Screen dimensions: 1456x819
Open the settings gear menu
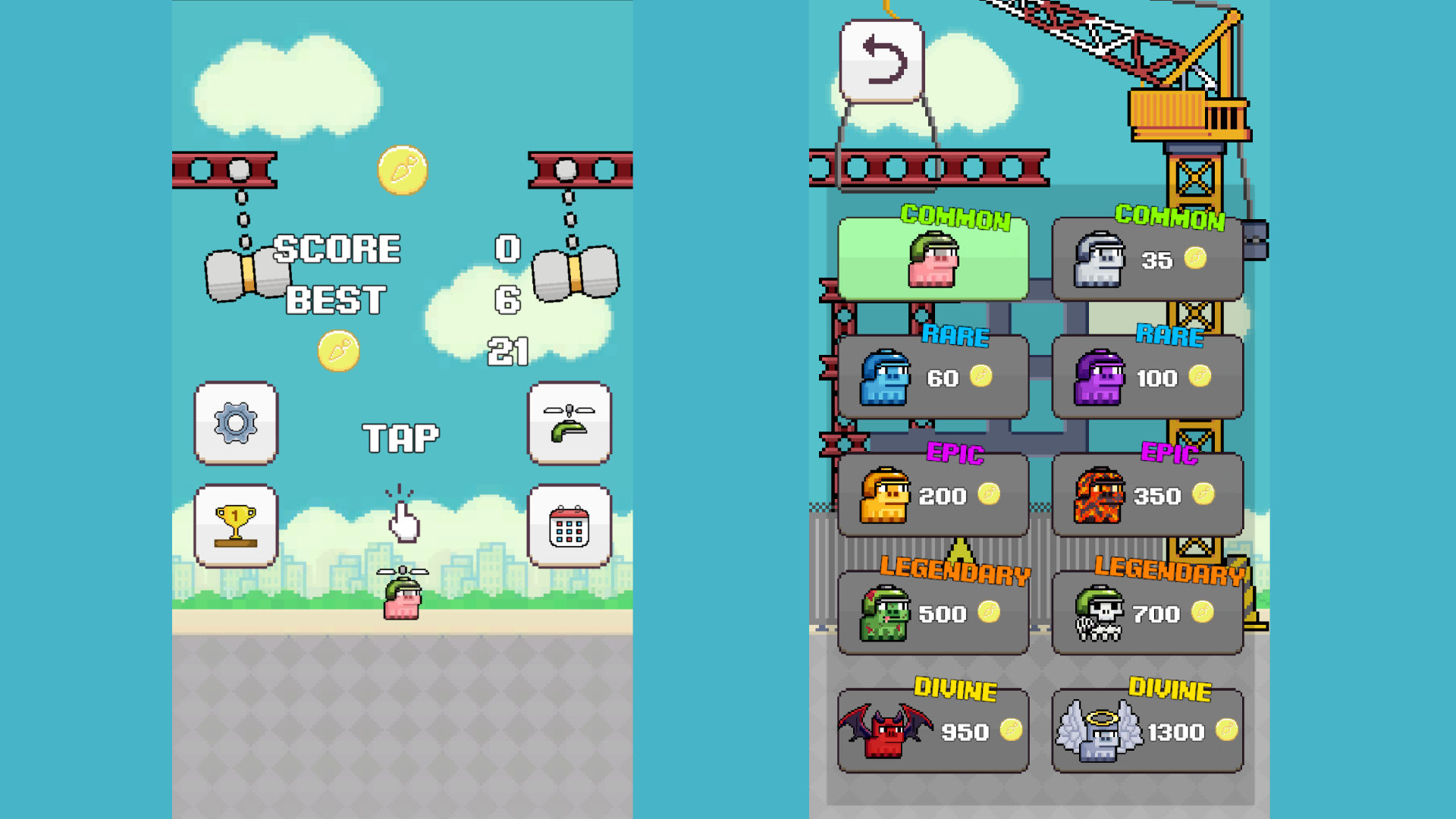[x=235, y=425]
